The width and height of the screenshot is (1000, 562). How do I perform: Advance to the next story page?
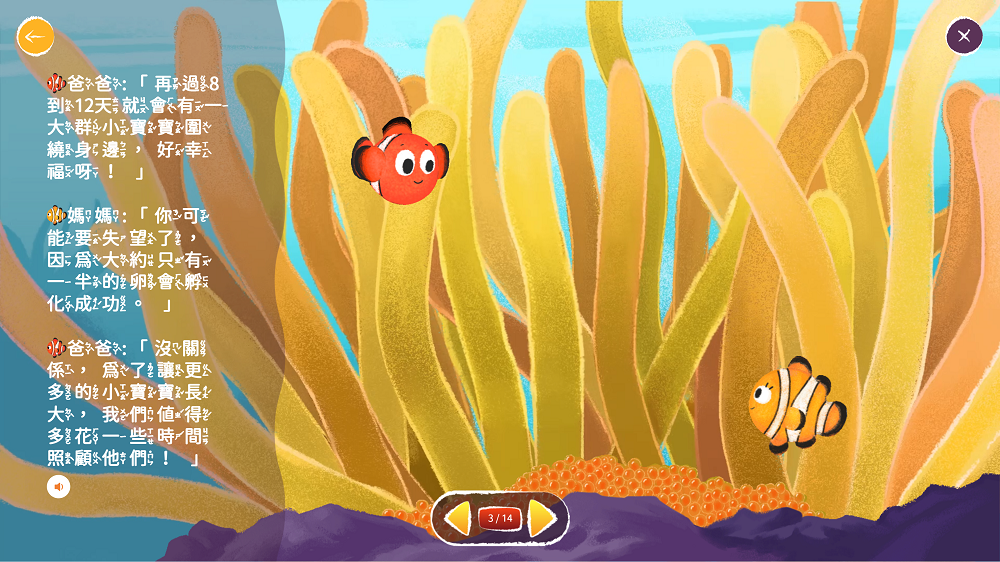click(x=541, y=518)
